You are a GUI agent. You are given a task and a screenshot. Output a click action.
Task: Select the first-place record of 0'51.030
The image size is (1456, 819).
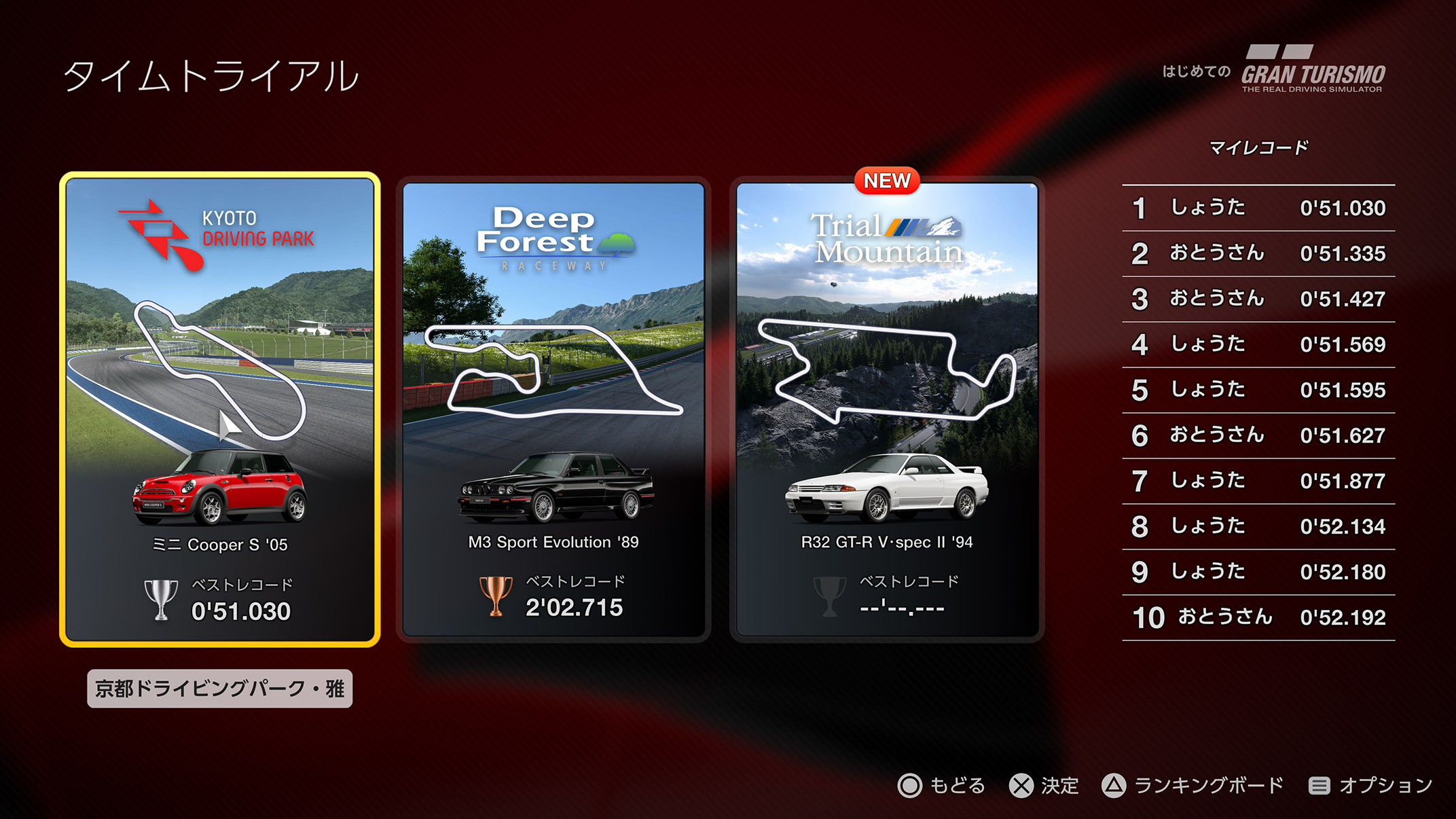[x=1258, y=208]
